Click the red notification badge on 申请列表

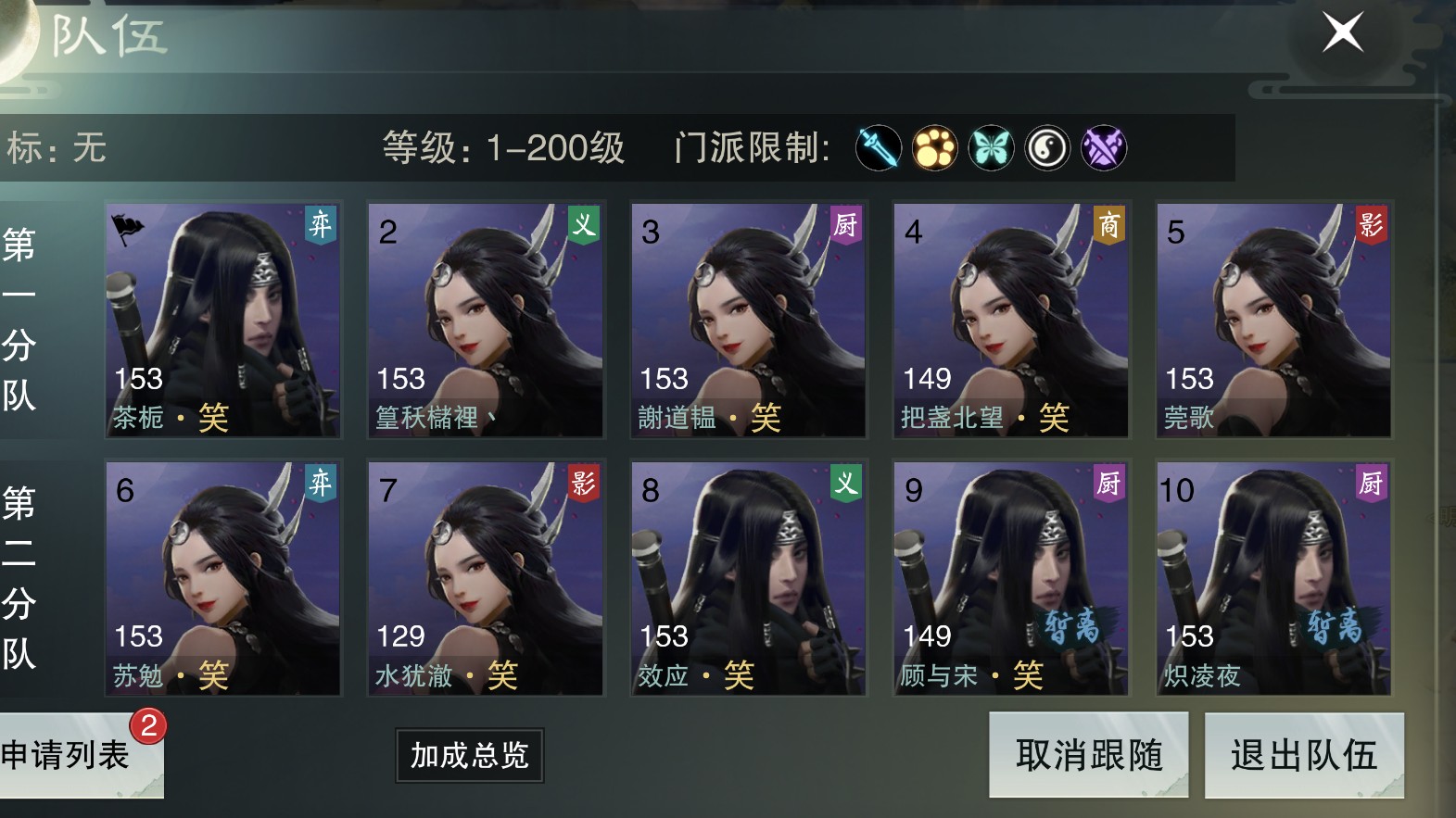(148, 727)
